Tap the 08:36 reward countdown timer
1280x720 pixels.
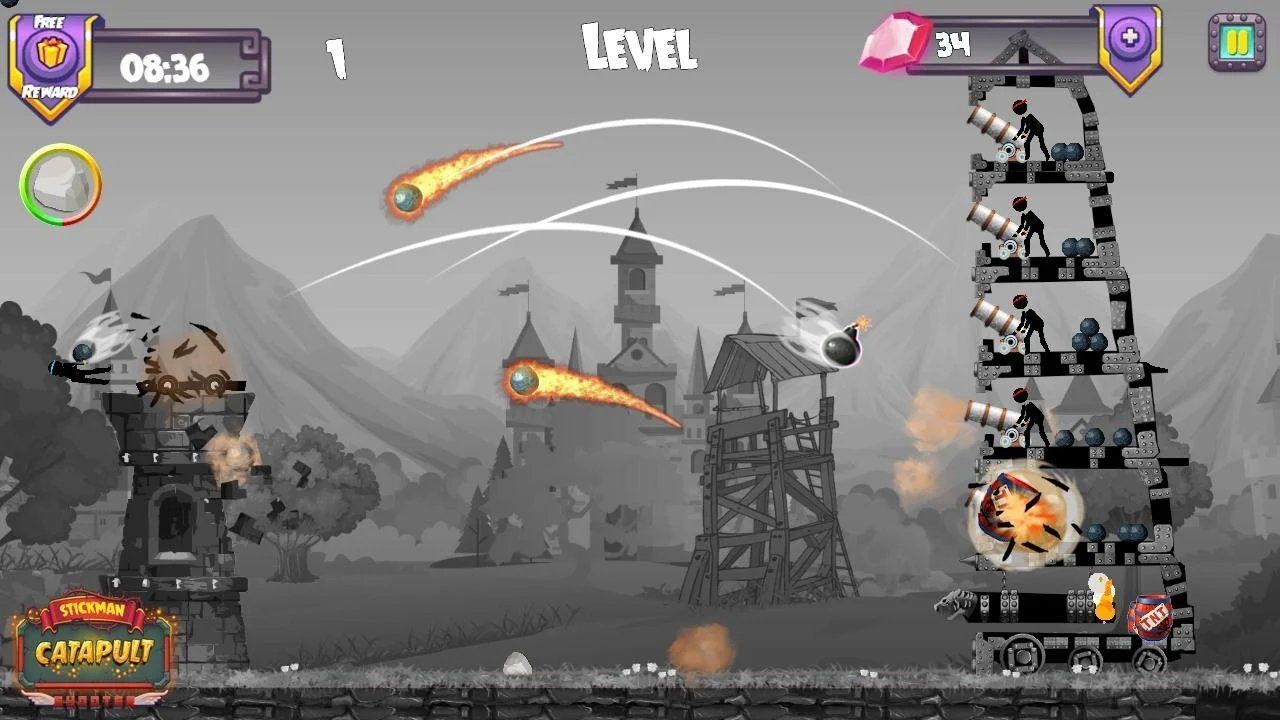tap(167, 68)
